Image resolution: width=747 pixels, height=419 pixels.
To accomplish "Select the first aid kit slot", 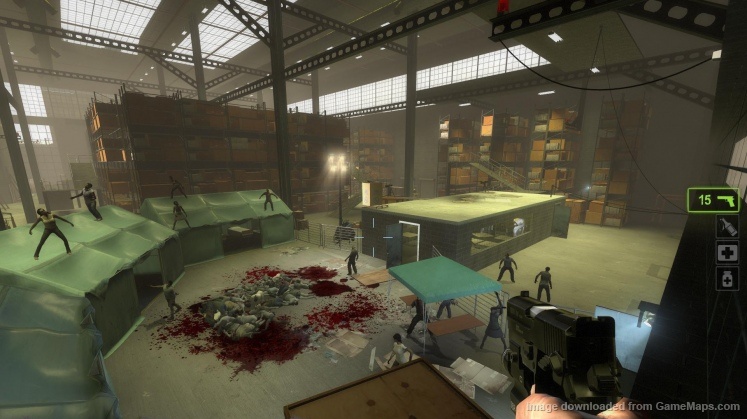I will 728,253.
